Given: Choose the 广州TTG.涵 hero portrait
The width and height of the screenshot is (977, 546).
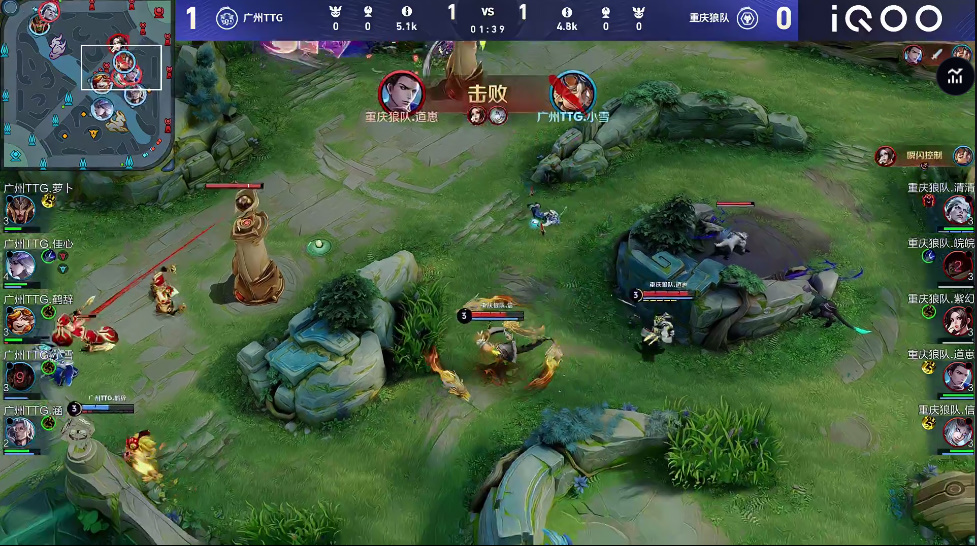Looking at the screenshot, I should click(20, 430).
